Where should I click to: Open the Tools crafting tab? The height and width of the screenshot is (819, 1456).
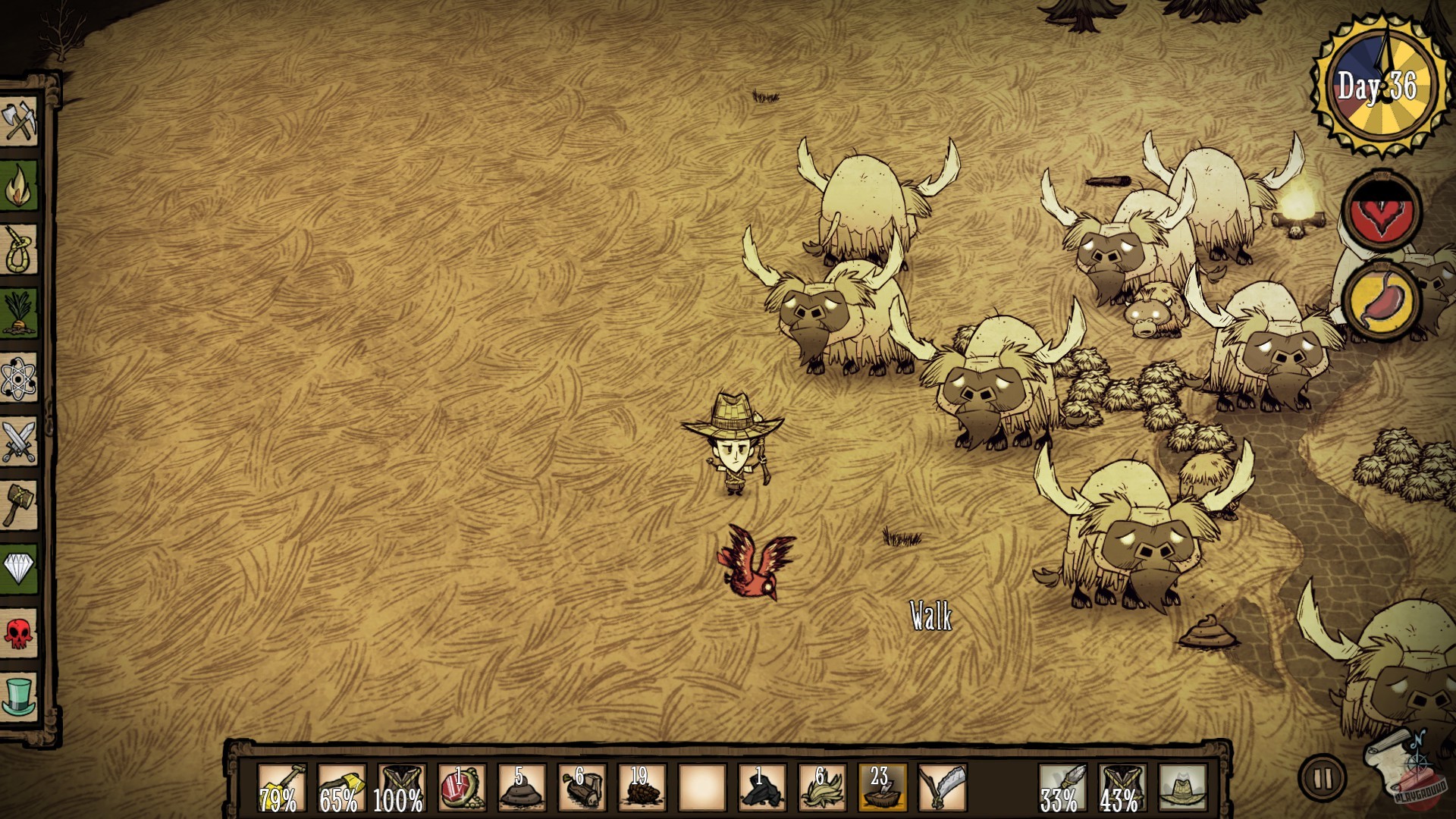tap(20, 120)
